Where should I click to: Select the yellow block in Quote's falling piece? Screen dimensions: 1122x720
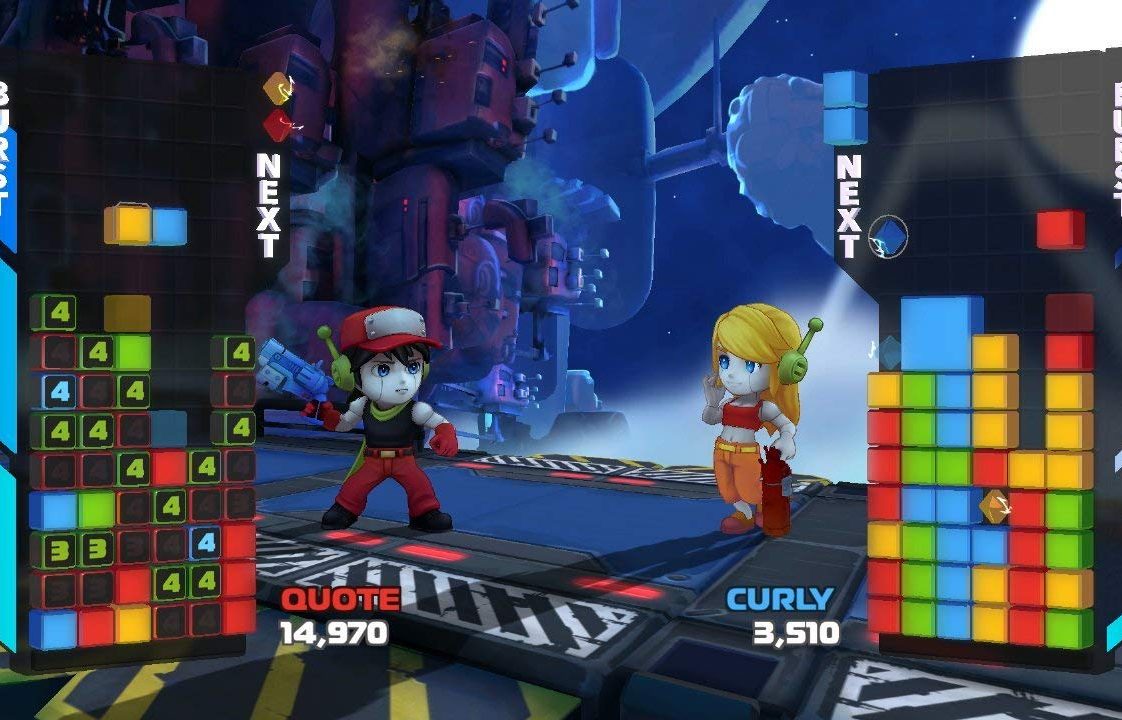coord(129,225)
